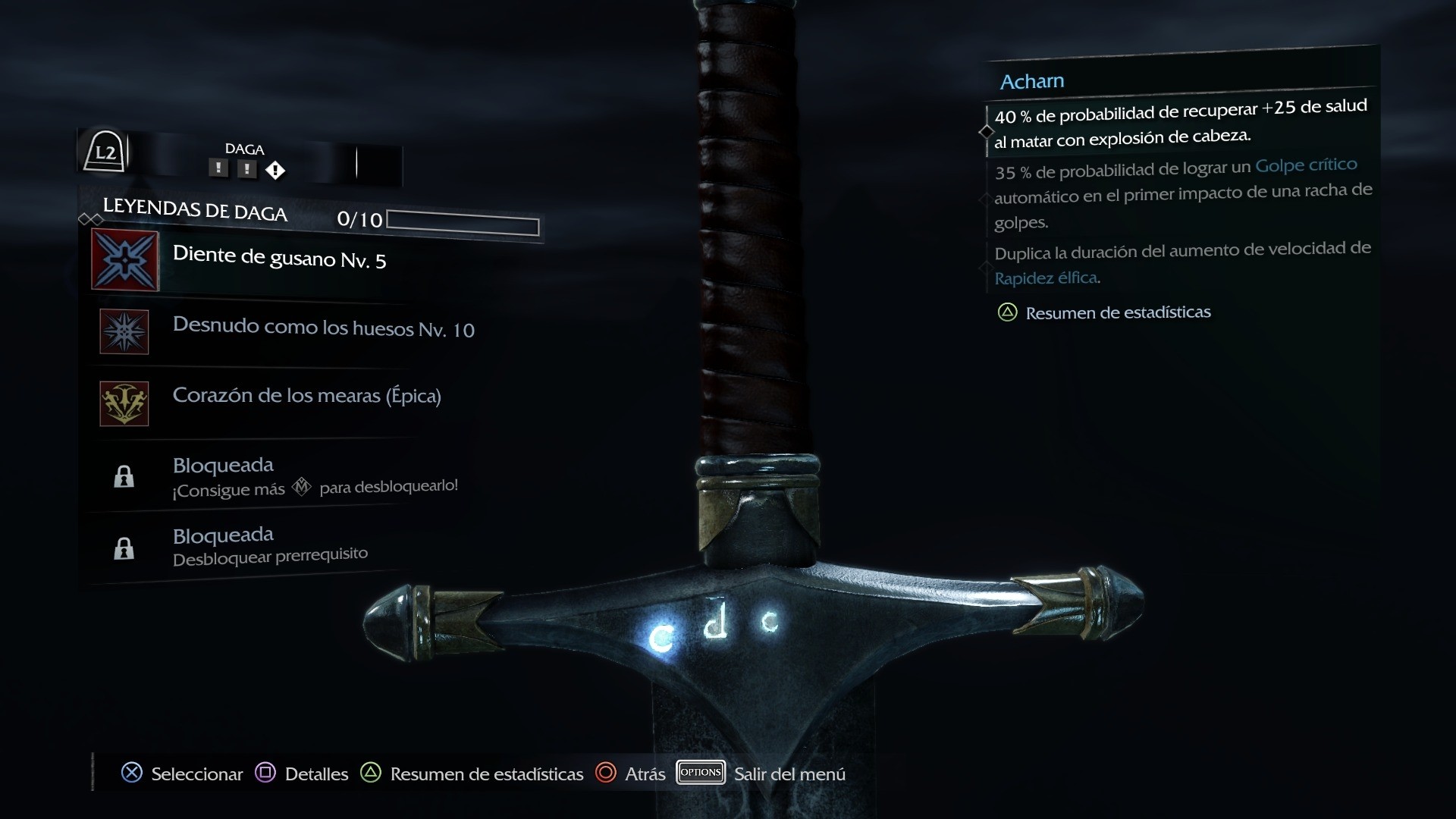Viewport: 1456px width, 819px height.
Task: Choose Desnudo como los huesos Nv. 10
Action: coord(323,328)
